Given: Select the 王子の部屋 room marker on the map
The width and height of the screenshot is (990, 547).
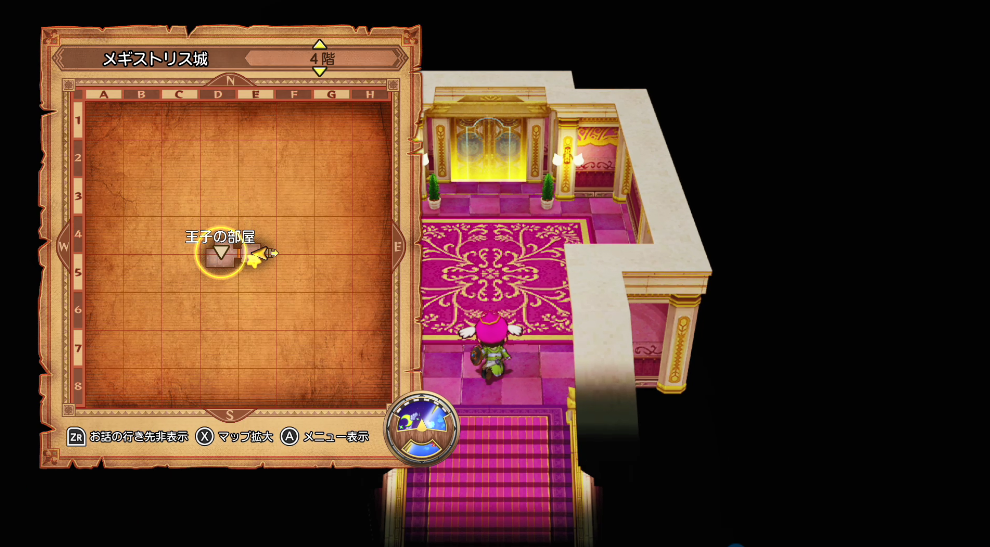Looking at the screenshot, I should point(219,254).
